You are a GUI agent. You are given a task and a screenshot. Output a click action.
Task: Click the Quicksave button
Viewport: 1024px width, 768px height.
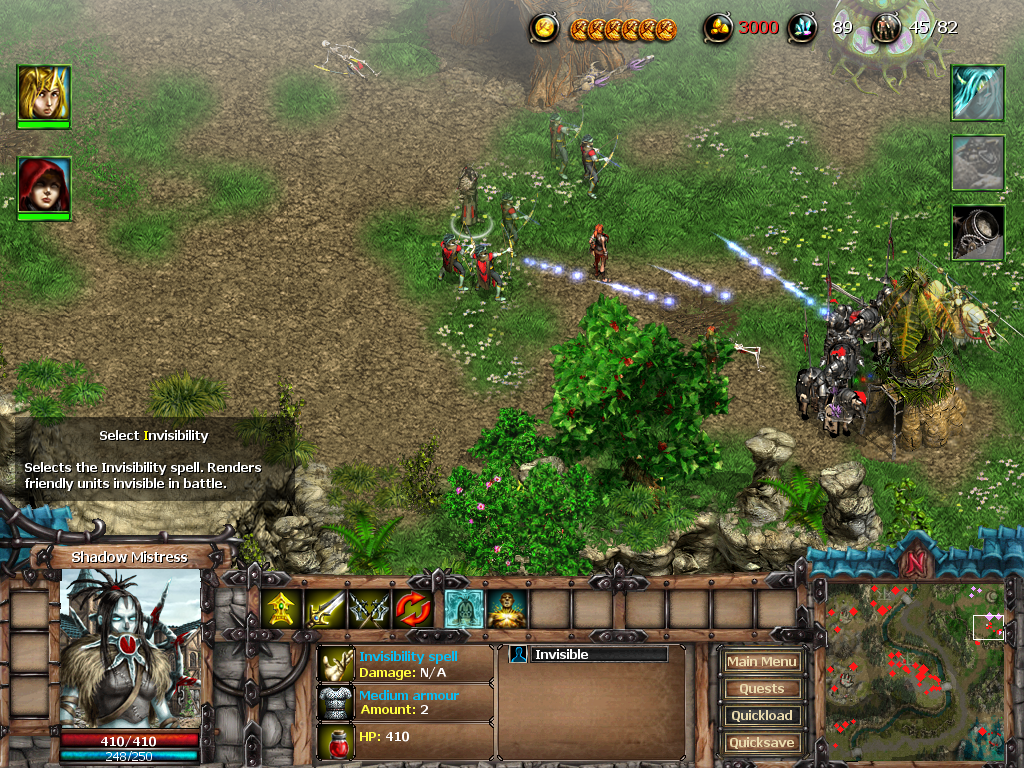pos(762,742)
